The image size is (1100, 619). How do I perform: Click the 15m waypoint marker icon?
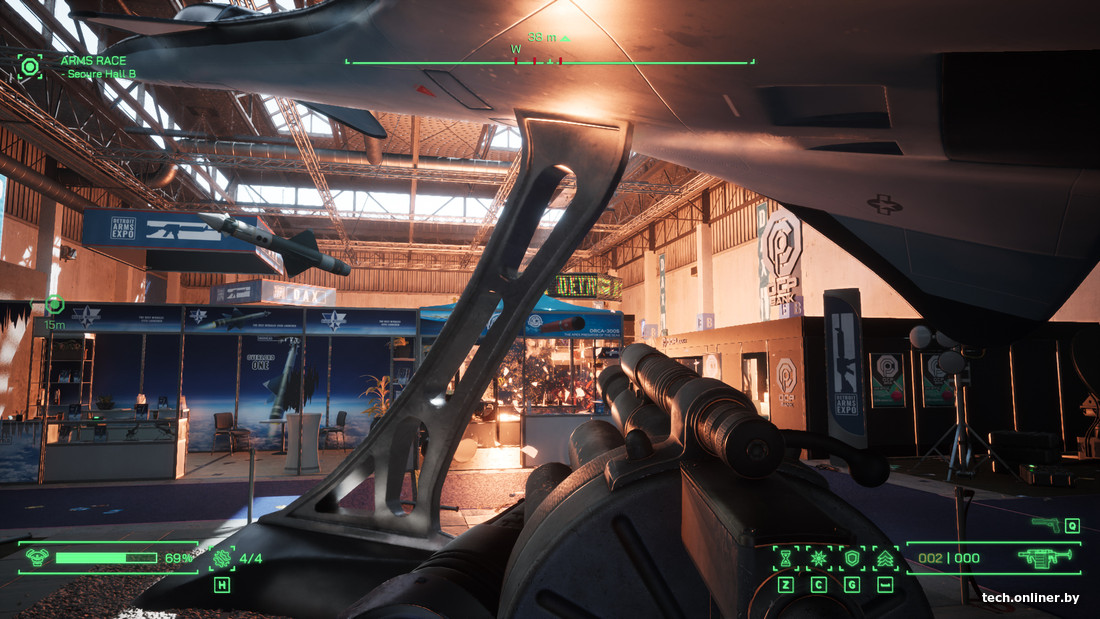click(54, 305)
